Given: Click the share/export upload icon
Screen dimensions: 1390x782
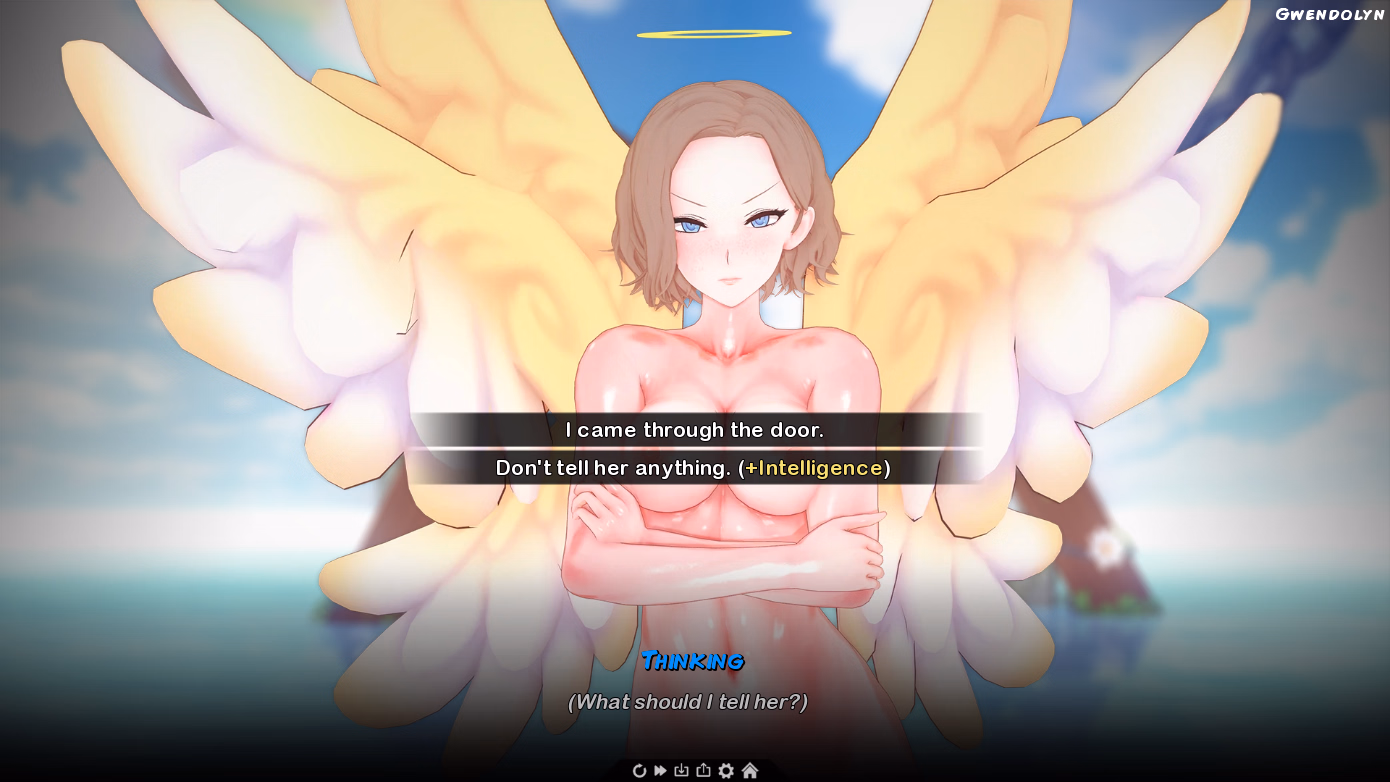Looking at the screenshot, I should pyautogui.click(x=703, y=770).
